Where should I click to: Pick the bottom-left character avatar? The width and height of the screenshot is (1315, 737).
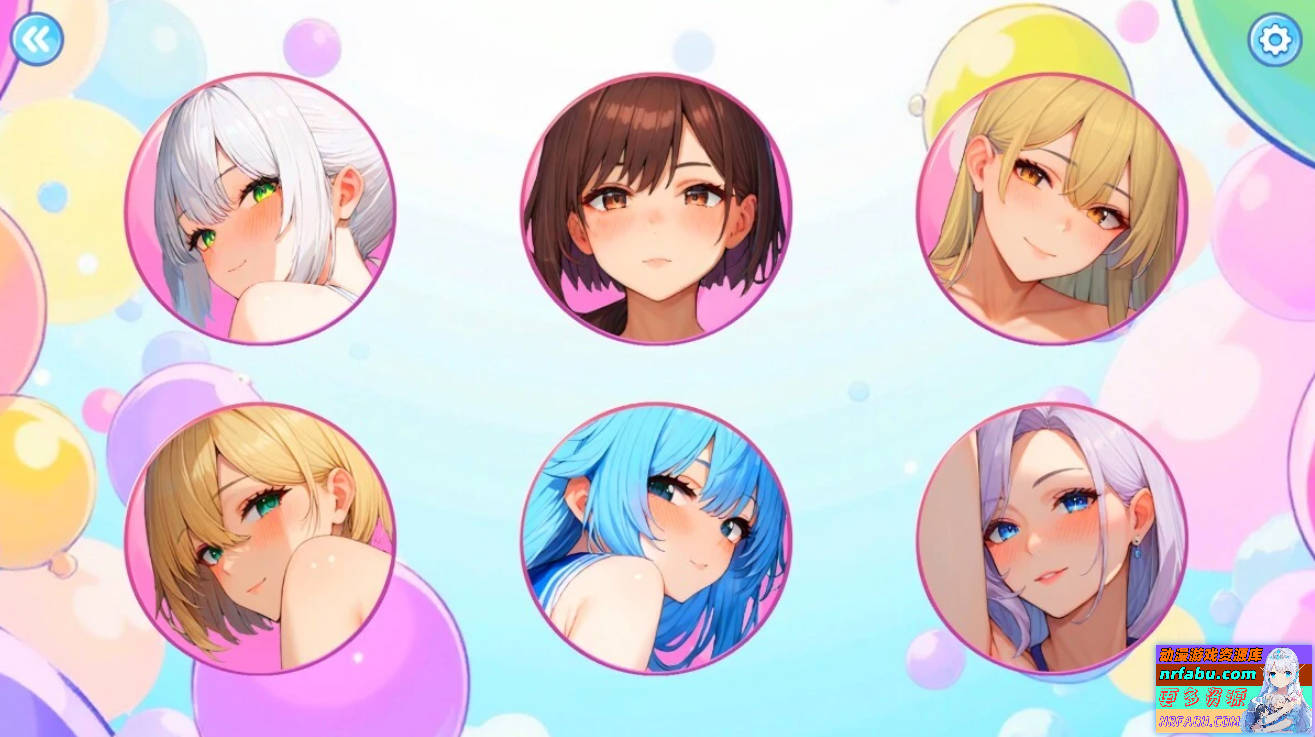coord(262,536)
